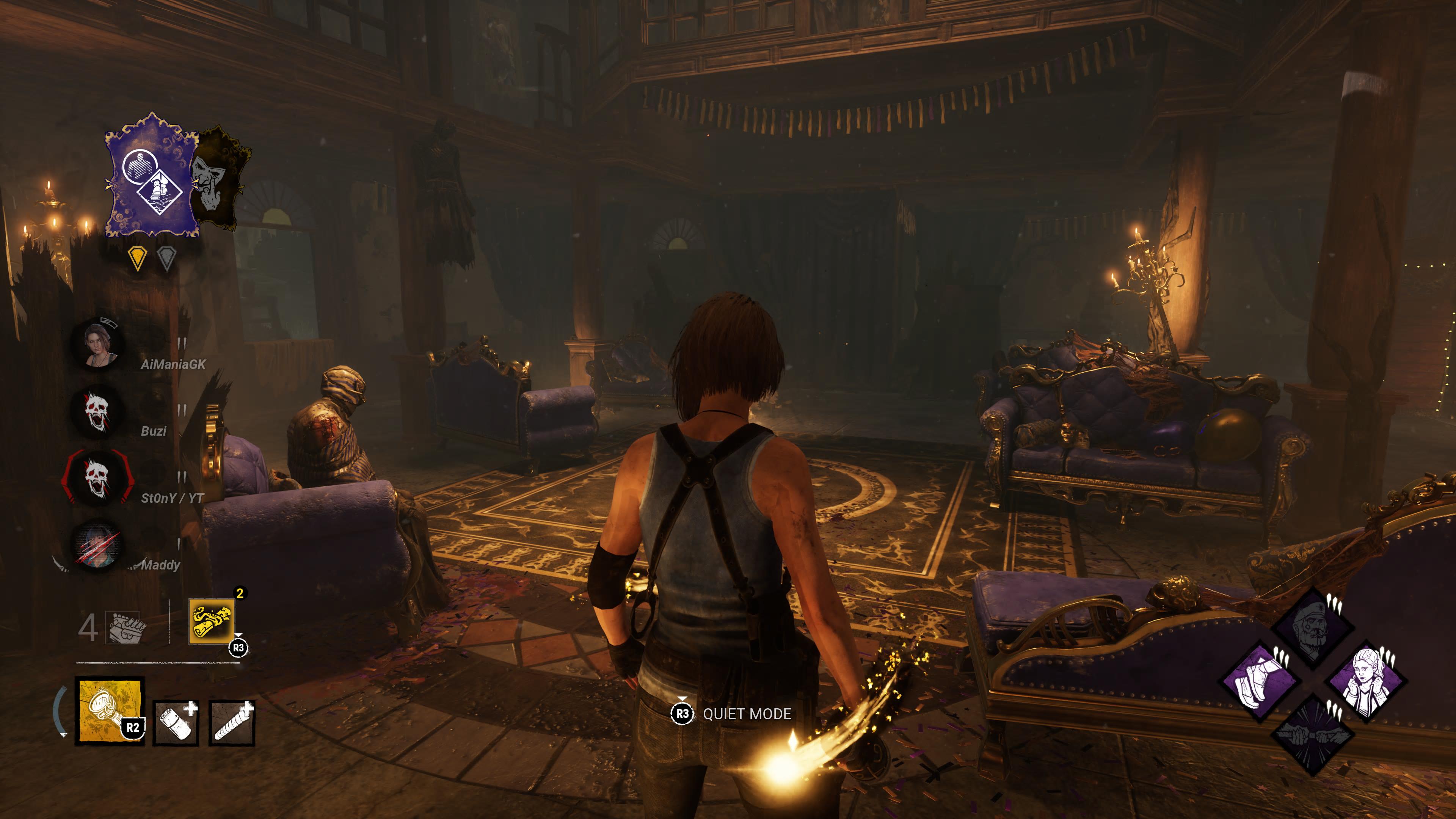The image size is (1456, 819).
Task: Click the yellow filled gem indicator
Action: pos(137,258)
